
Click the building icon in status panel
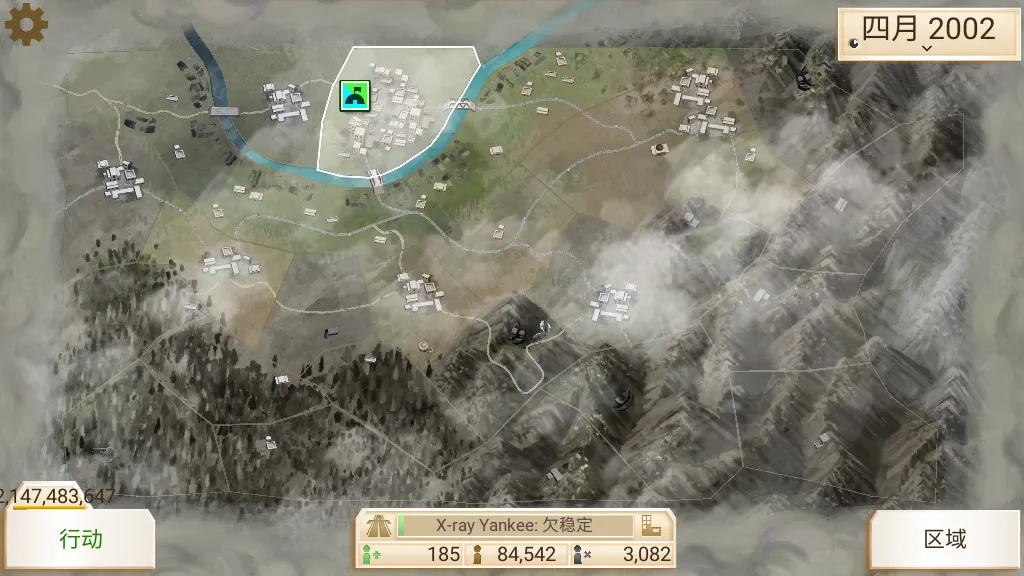tap(652, 525)
